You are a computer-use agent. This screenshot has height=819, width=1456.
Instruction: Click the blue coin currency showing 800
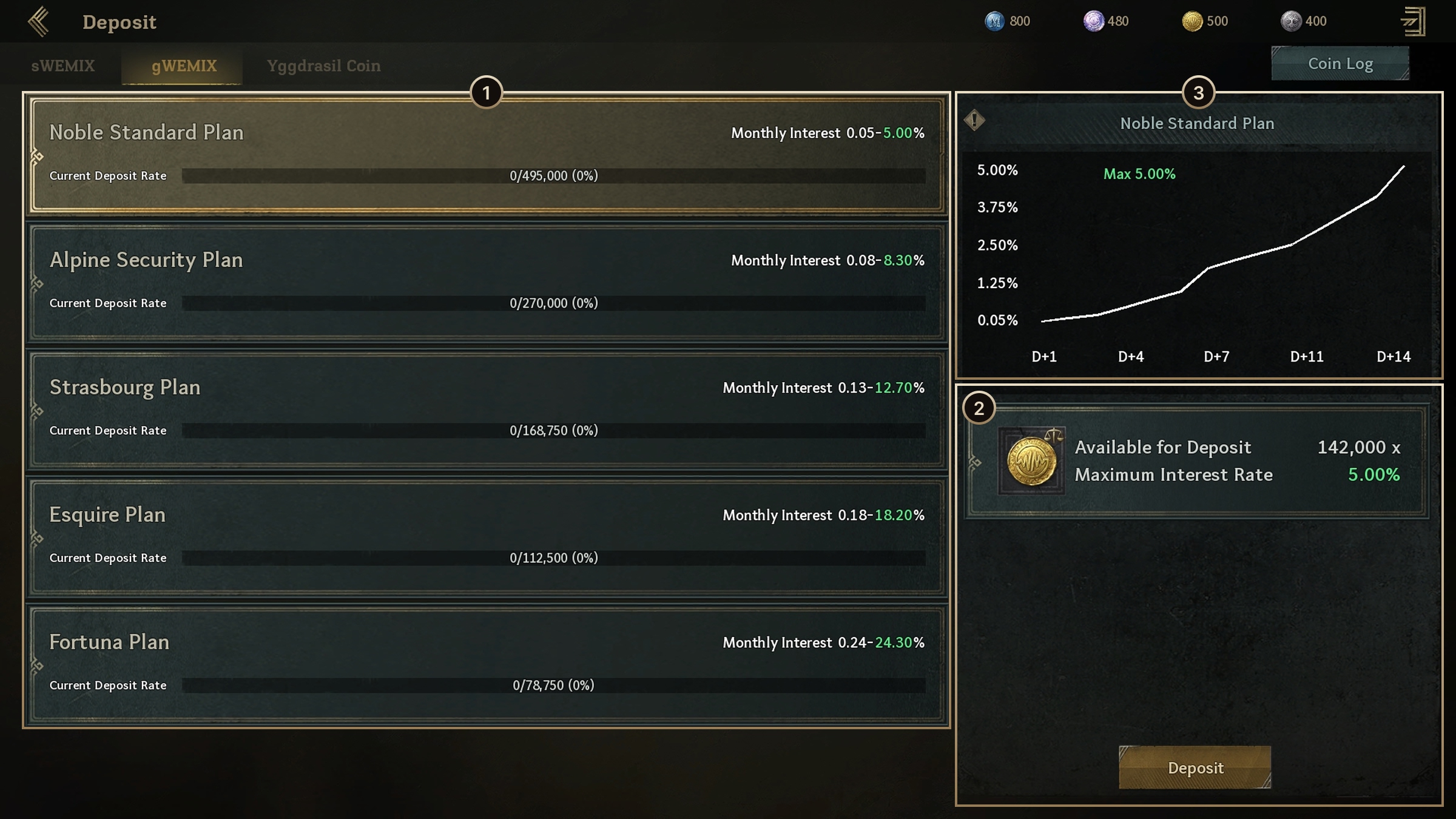[994, 21]
